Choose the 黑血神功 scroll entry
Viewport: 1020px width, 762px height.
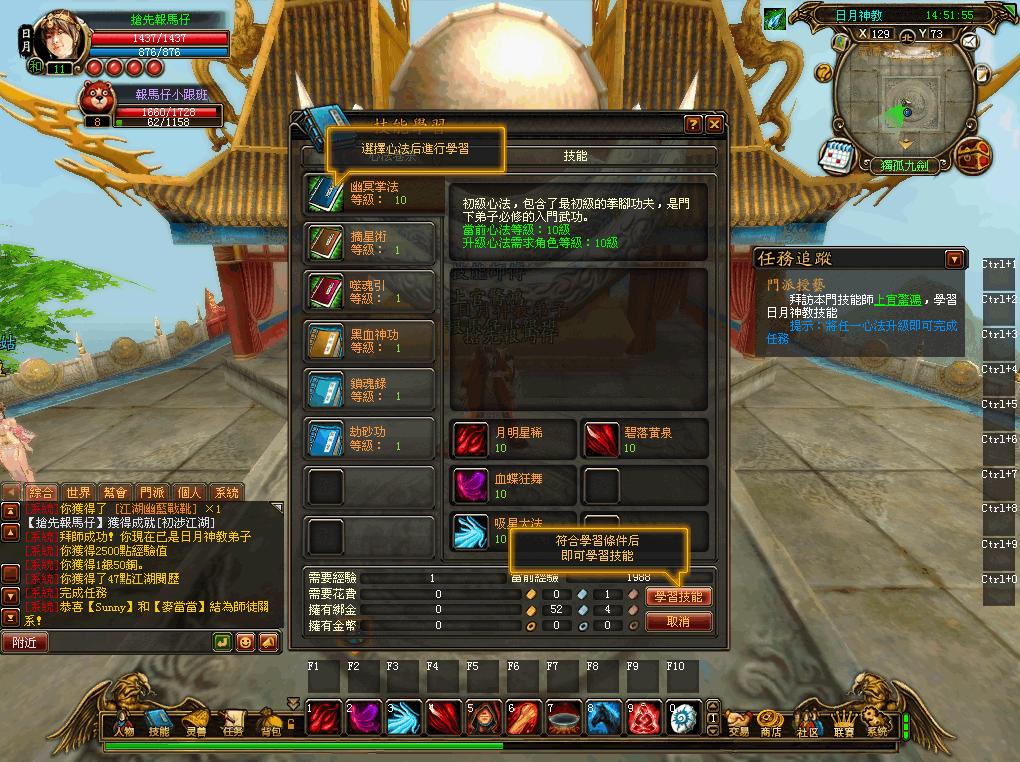[369, 341]
